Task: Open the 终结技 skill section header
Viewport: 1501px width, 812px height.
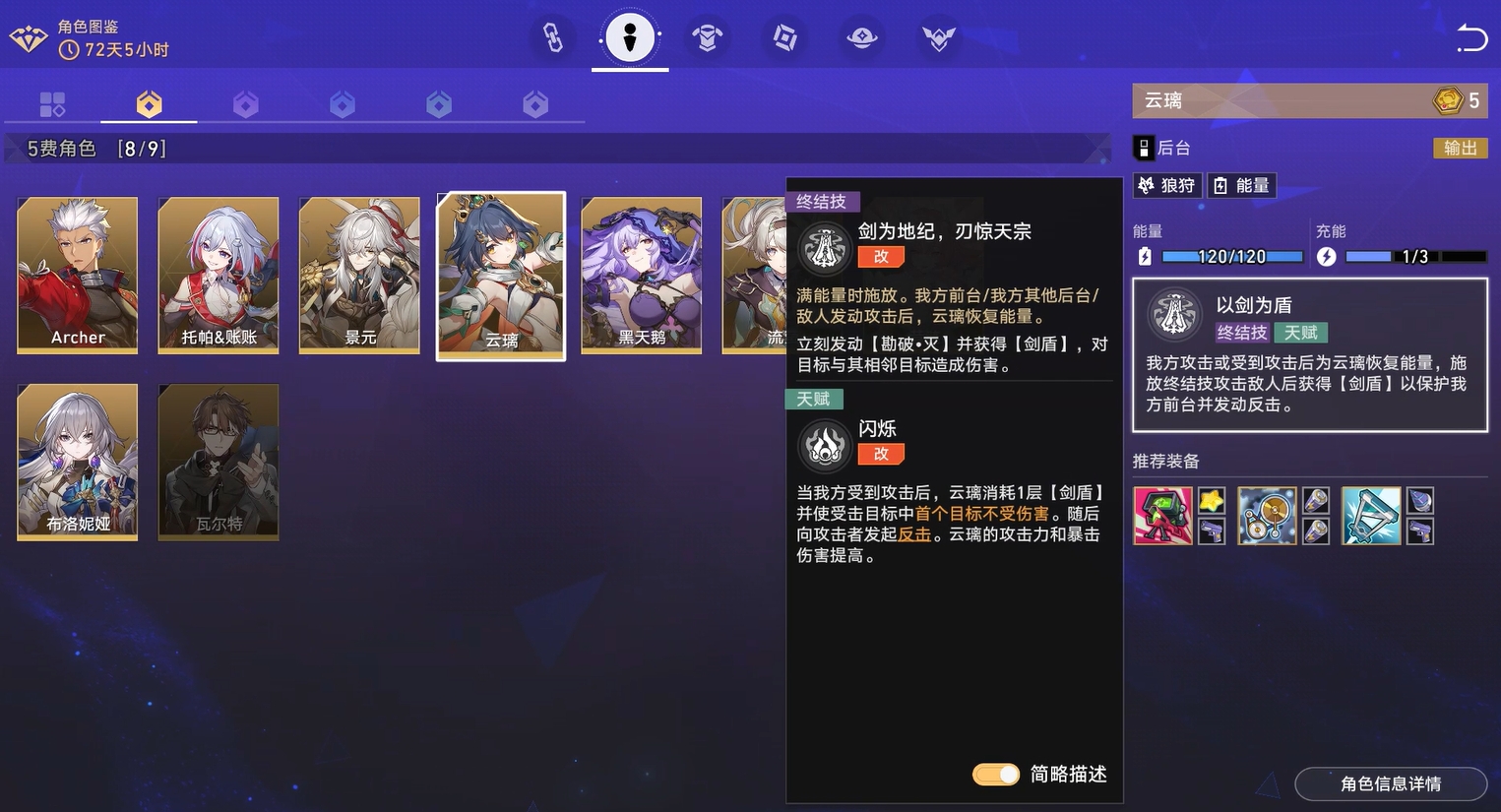Action: 822,201
